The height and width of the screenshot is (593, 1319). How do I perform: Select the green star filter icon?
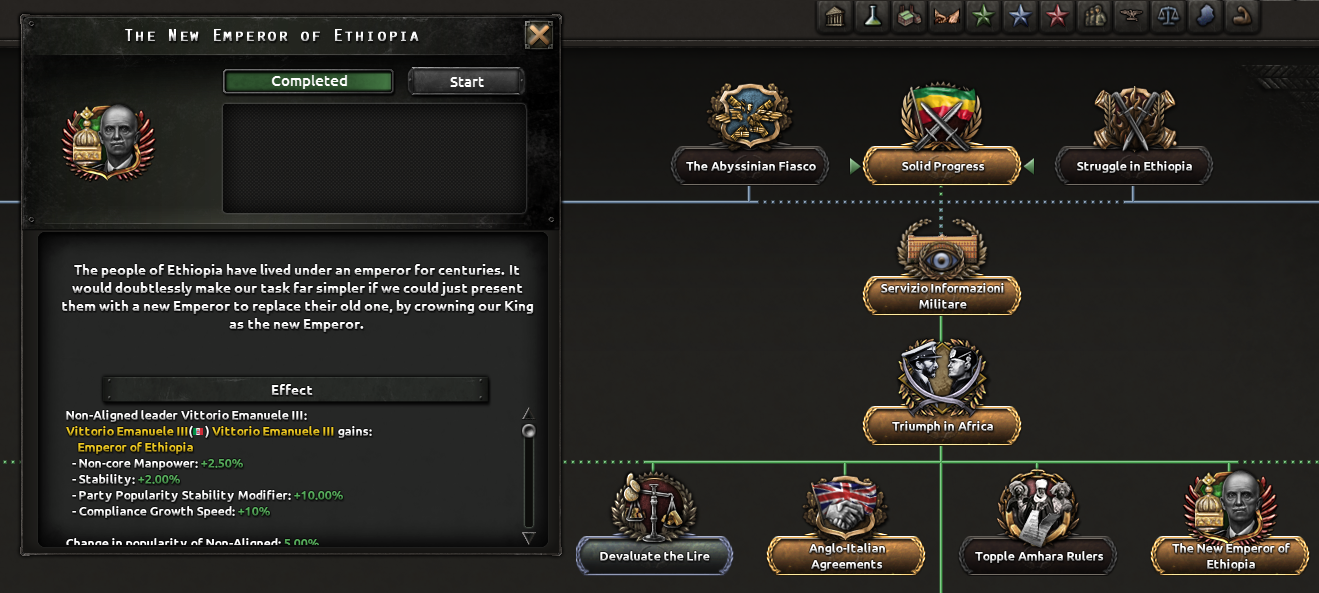[x=983, y=17]
